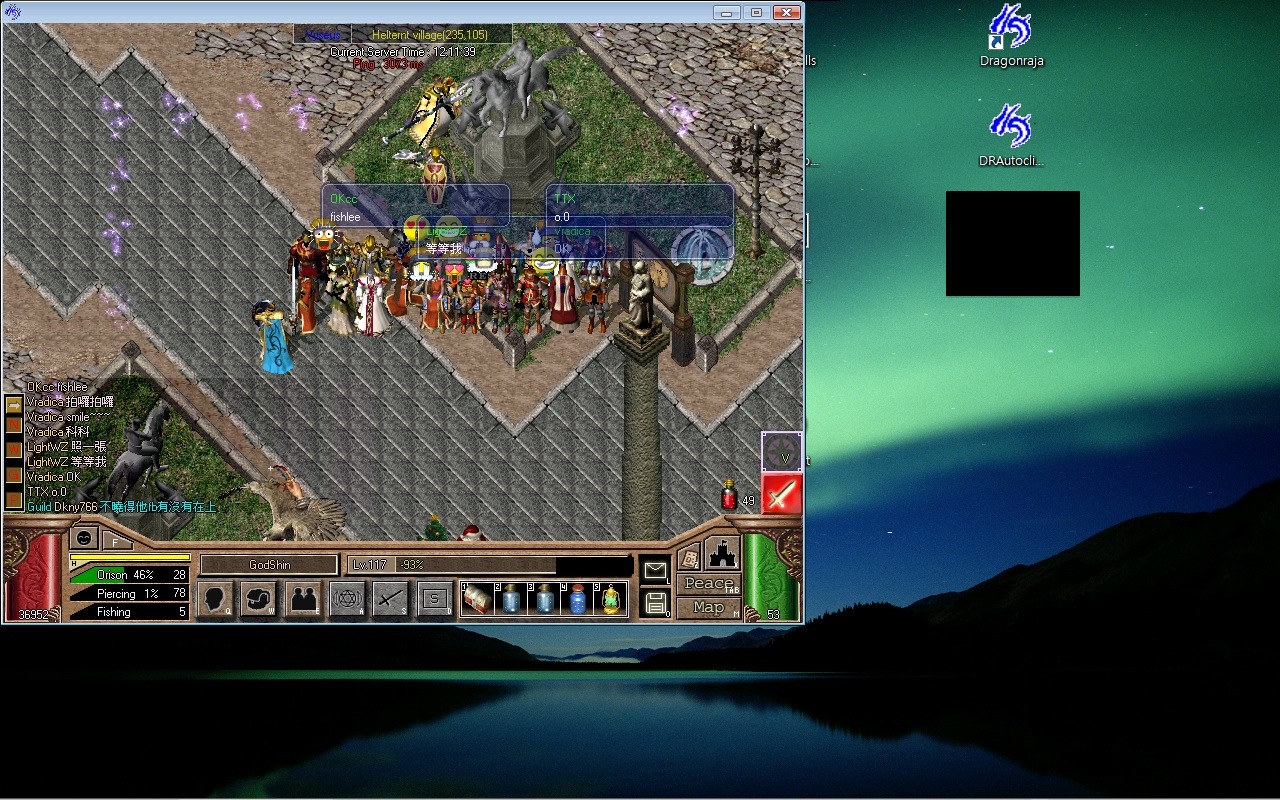Toggle the Peace mode button

tap(708, 584)
